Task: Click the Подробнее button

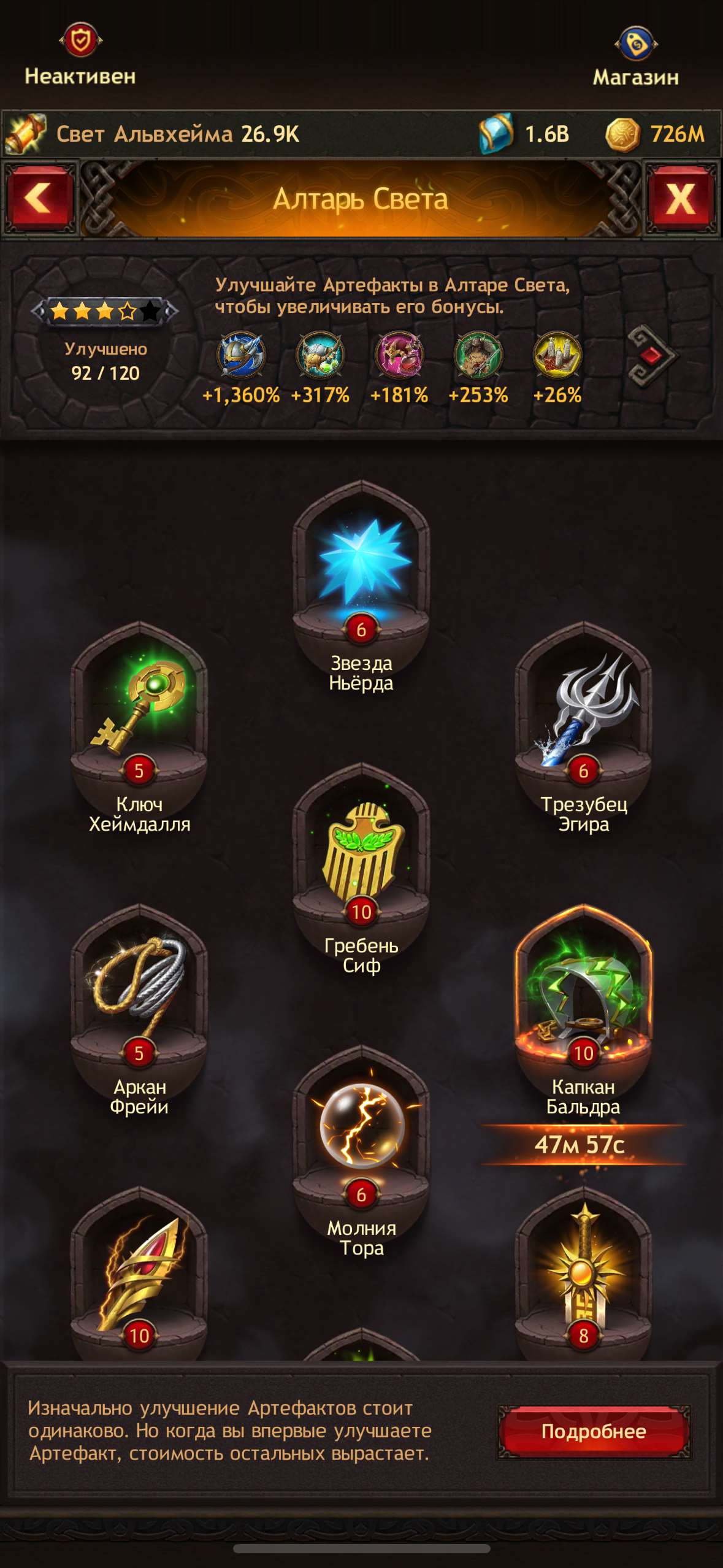Action: (x=593, y=1432)
